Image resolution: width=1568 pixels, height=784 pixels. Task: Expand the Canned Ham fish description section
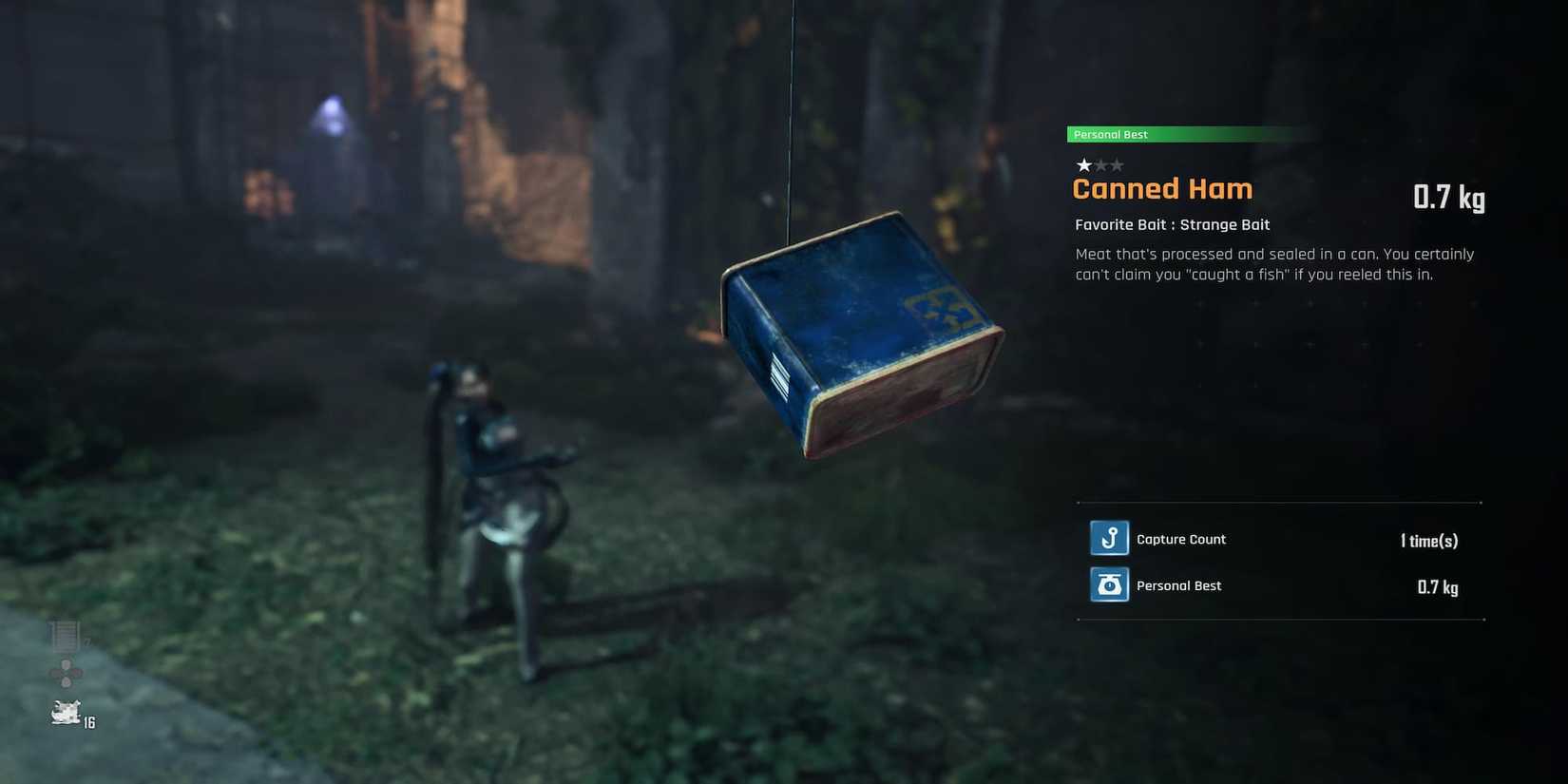point(1273,263)
